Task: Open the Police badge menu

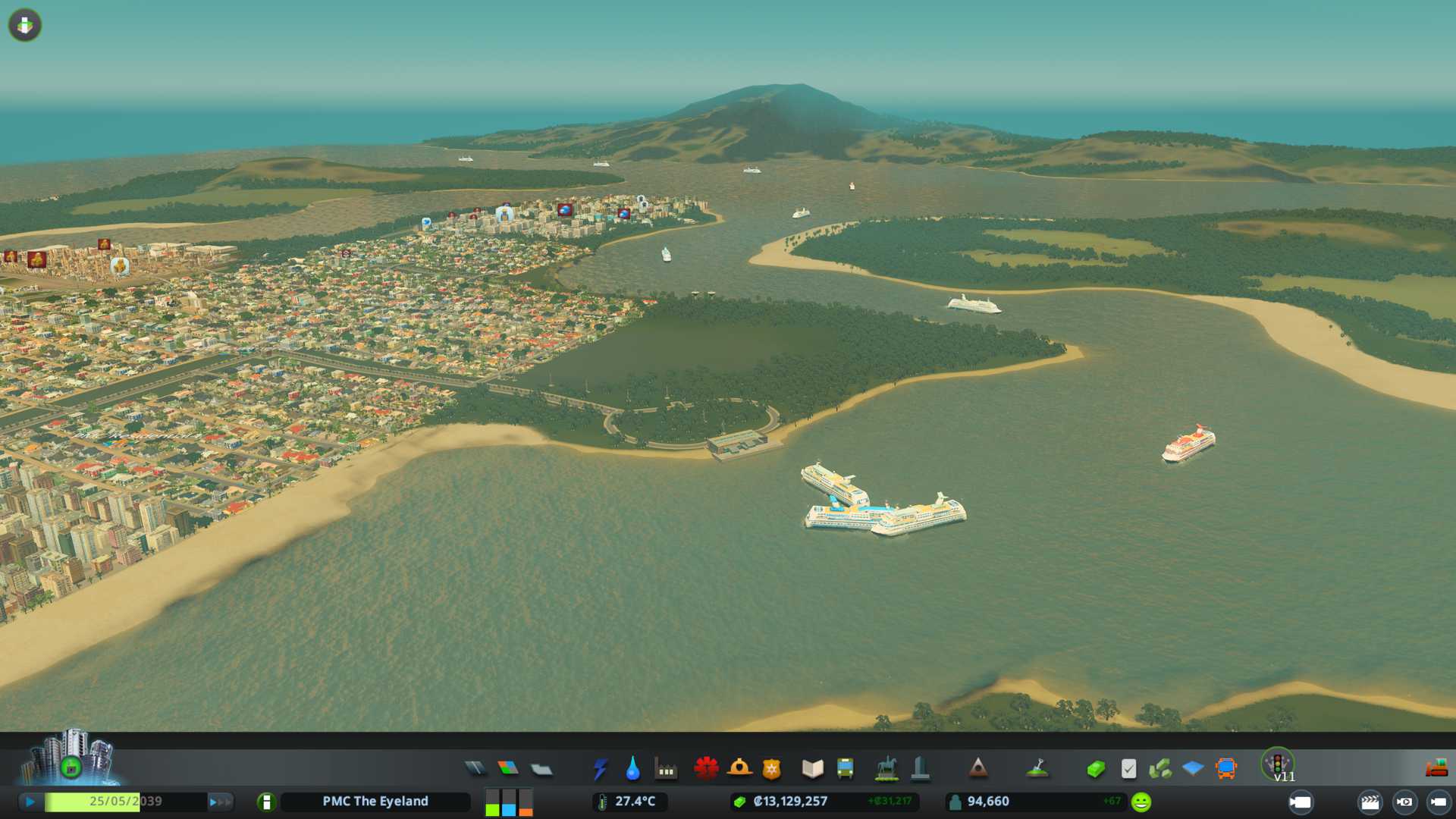Action: [772, 769]
